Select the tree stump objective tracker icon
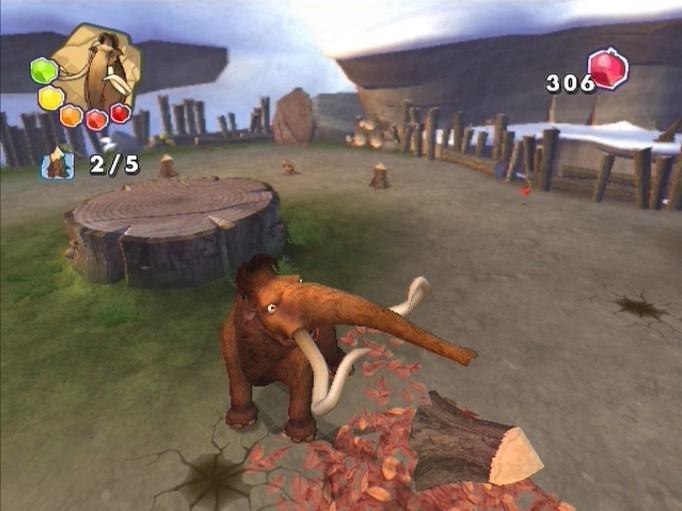Image resolution: width=682 pixels, height=511 pixels. (x=57, y=163)
